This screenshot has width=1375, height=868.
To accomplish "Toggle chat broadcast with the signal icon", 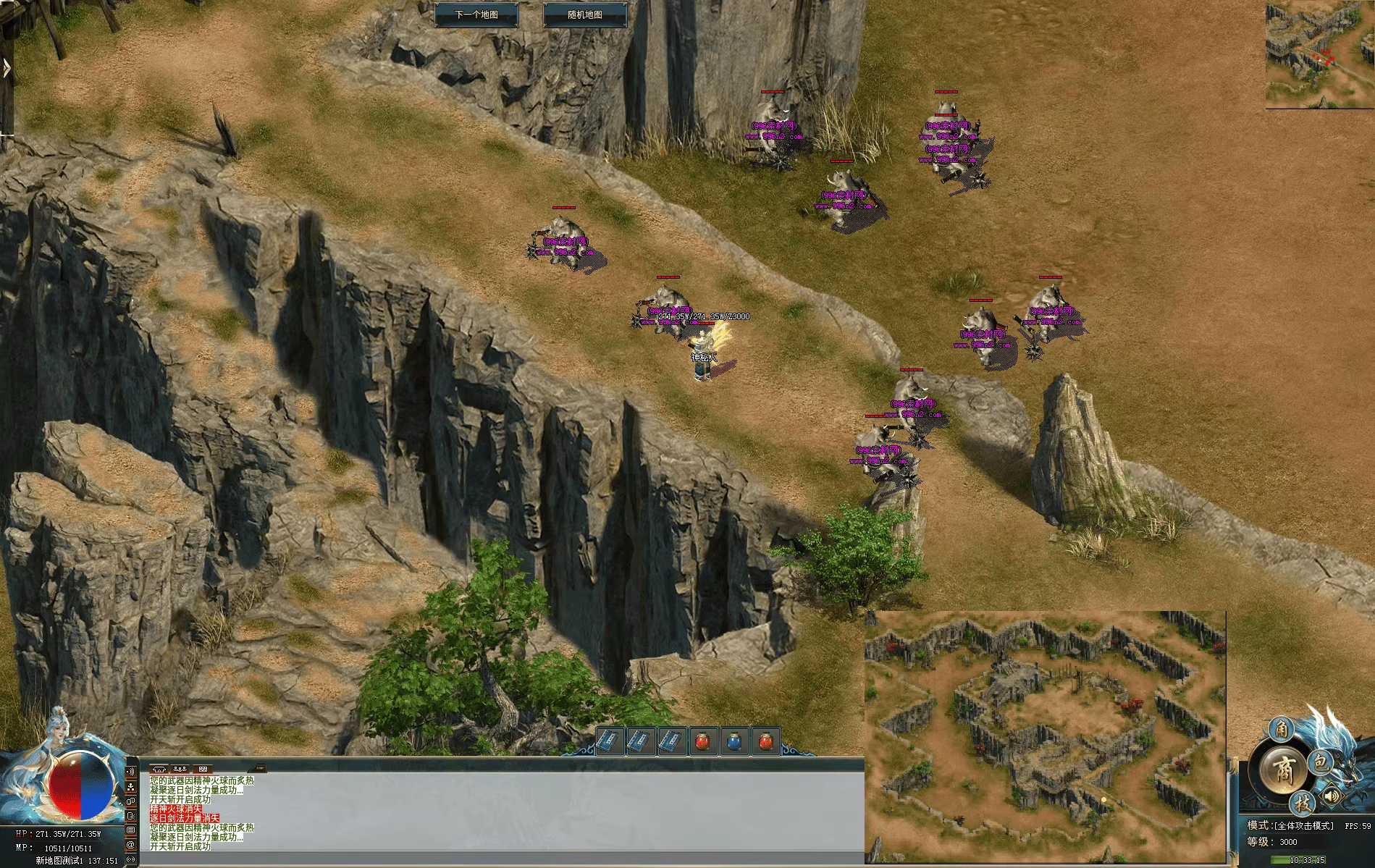I will pyautogui.click(x=131, y=772).
